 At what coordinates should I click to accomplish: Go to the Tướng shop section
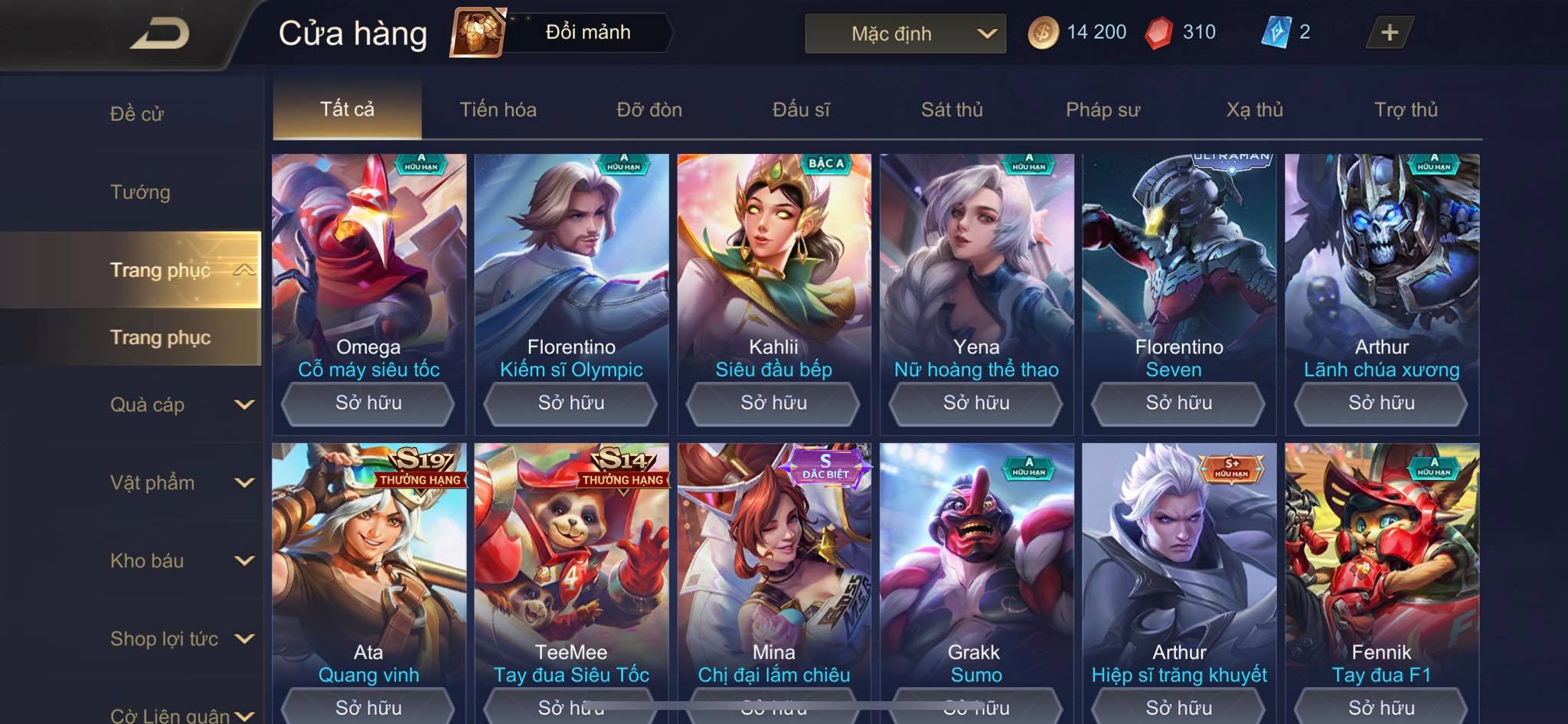pos(140,192)
